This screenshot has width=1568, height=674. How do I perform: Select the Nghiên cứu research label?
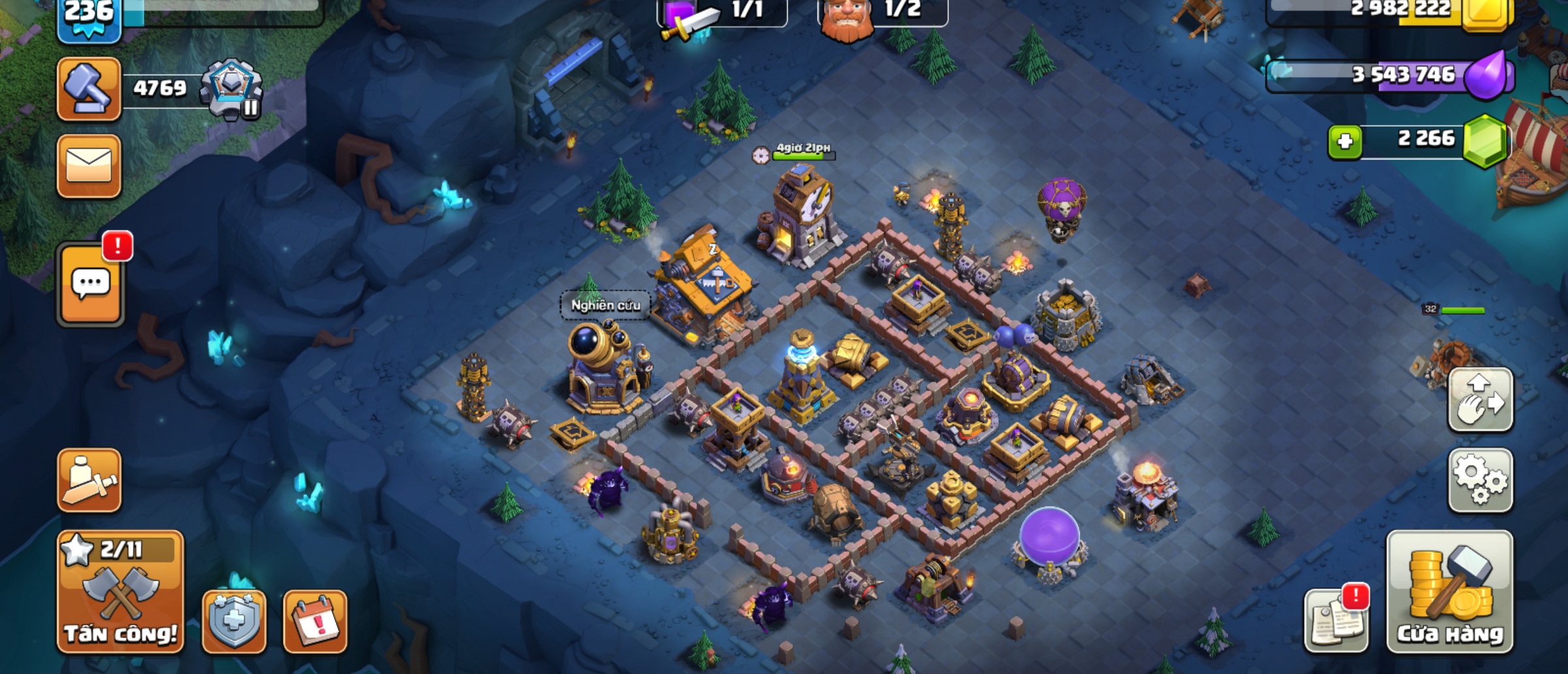(x=606, y=305)
